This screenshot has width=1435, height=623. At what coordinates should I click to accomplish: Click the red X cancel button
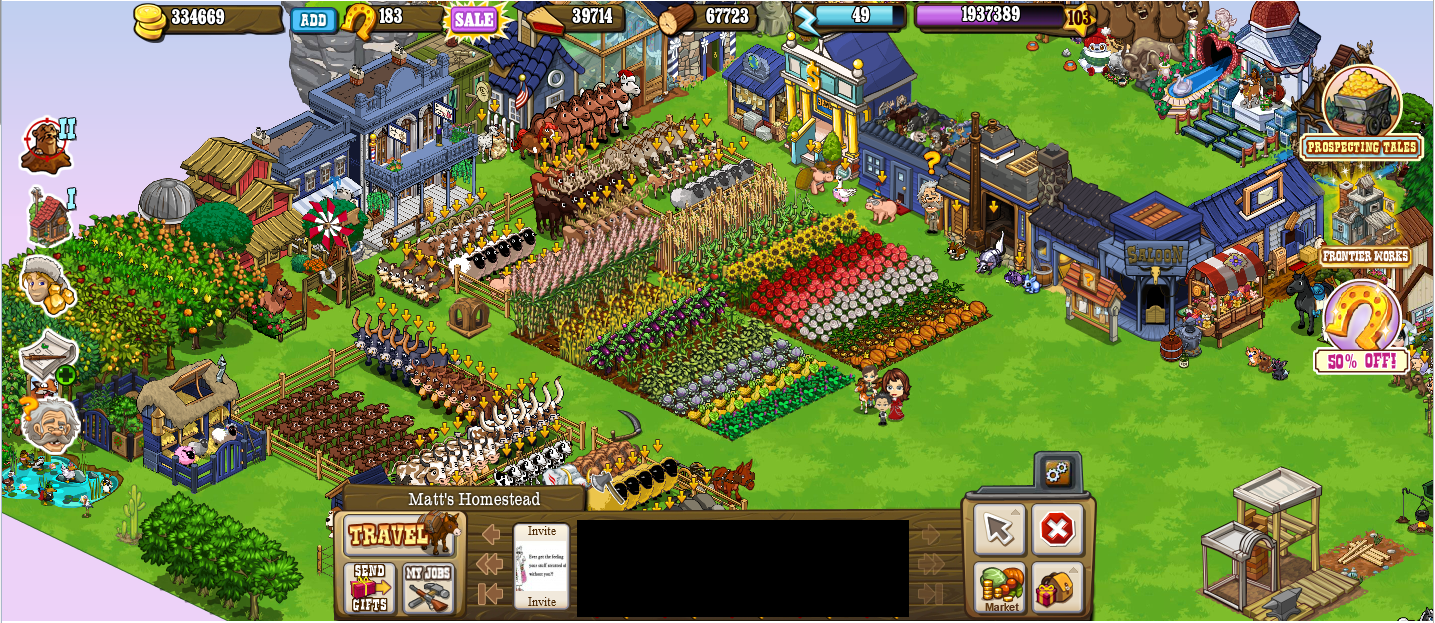pyautogui.click(x=1056, y=530)
